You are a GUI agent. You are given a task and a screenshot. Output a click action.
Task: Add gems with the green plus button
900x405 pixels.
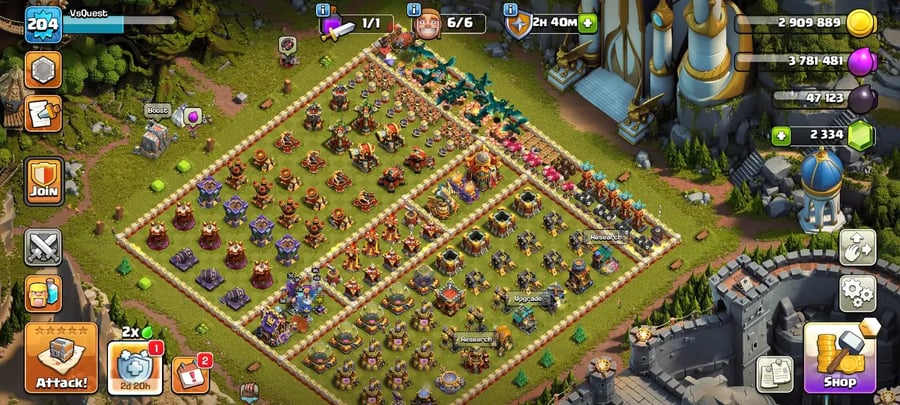point(780,135)
